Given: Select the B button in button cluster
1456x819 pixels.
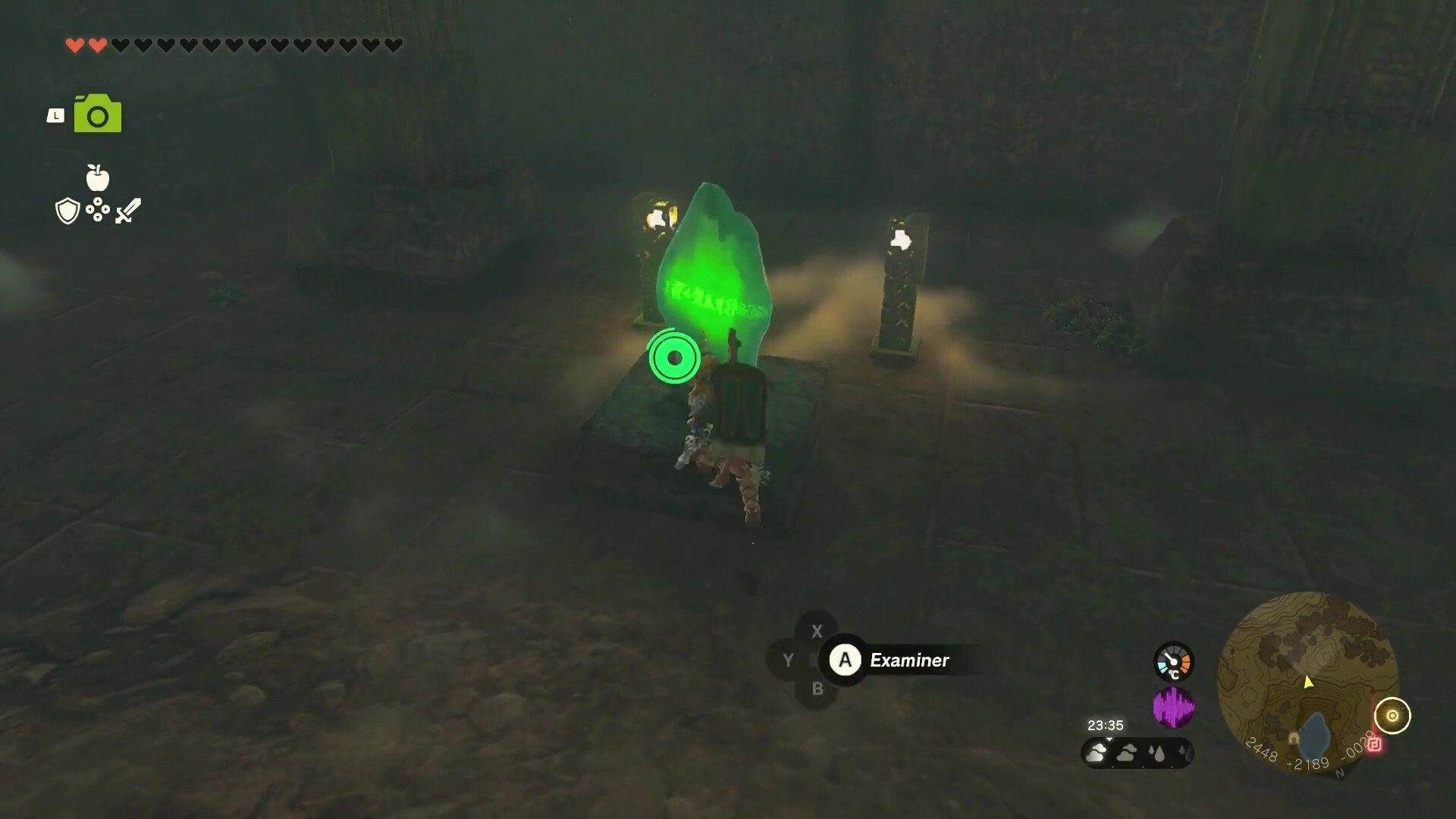Looking at the screenshot, I should click(x=817, y=689).
